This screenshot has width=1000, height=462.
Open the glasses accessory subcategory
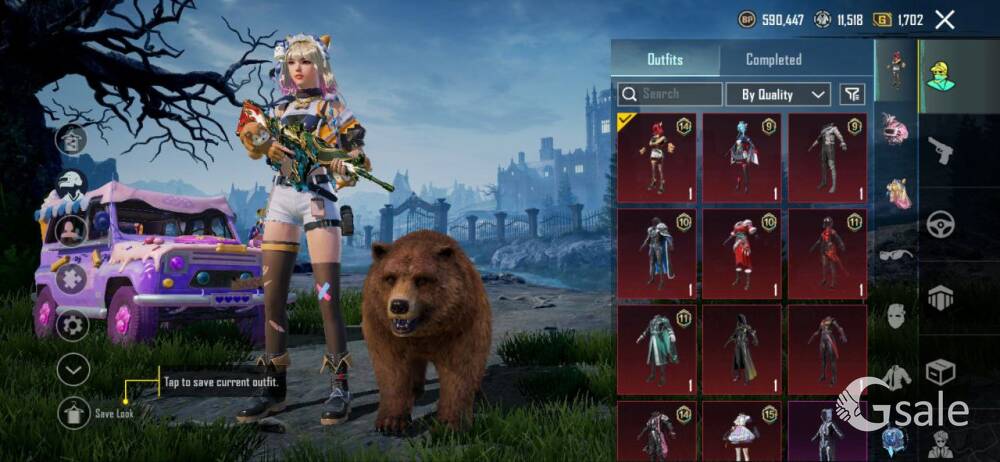[896, 254]
